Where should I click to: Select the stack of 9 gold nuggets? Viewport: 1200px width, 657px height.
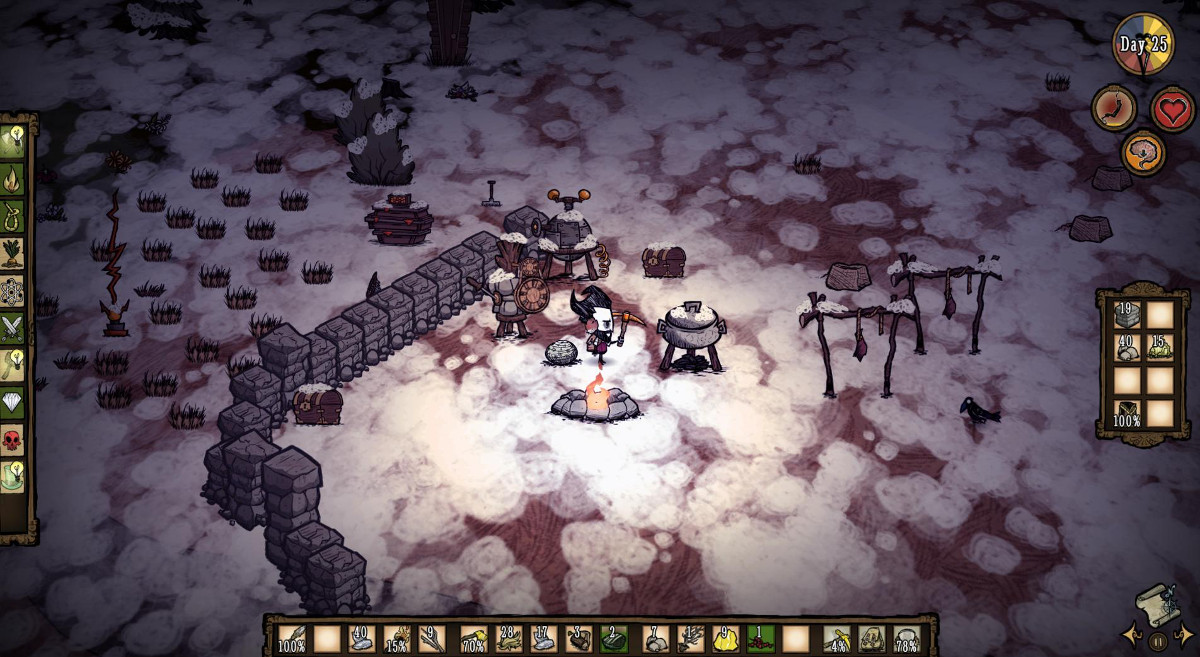724,637
